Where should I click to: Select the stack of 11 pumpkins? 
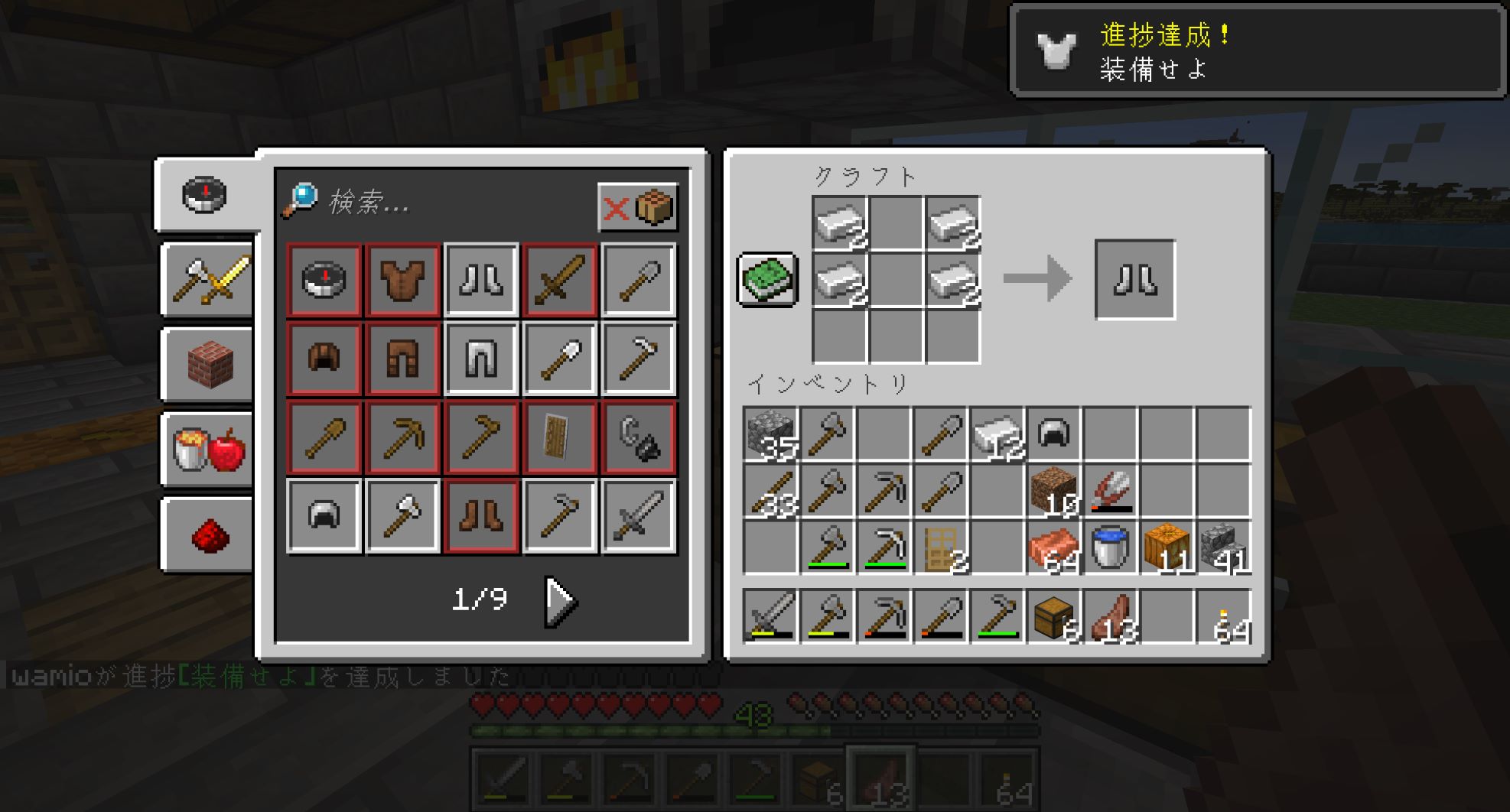point(1167,547)
